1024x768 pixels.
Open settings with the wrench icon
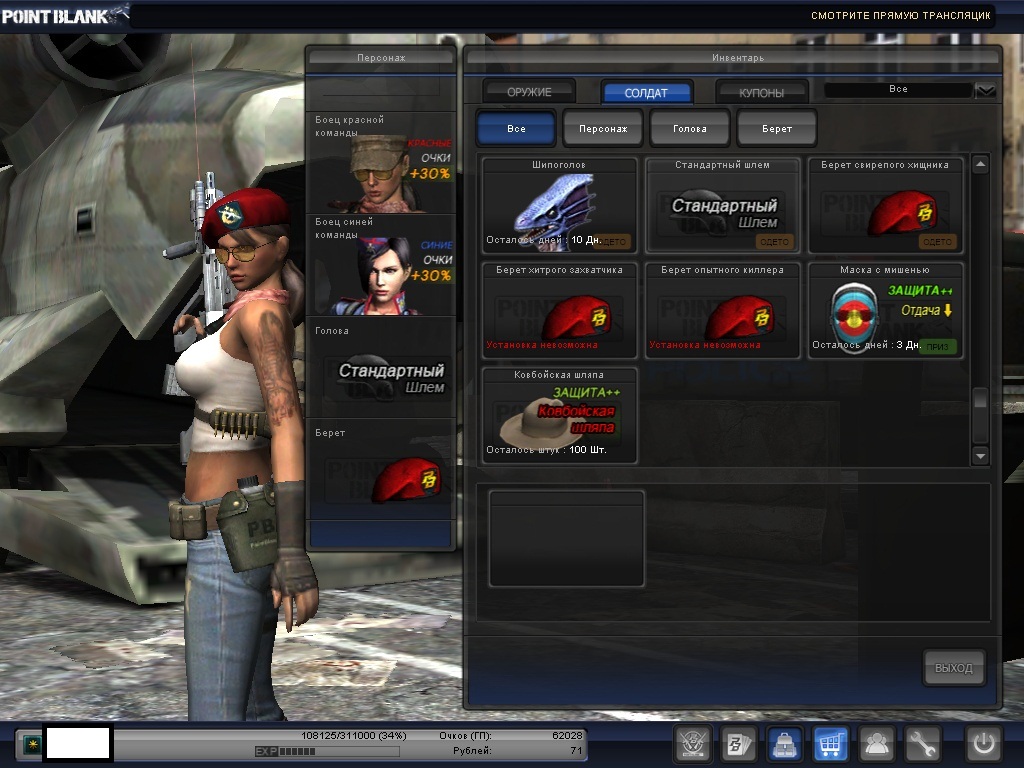pyautogui.click(x=924, y=744)
